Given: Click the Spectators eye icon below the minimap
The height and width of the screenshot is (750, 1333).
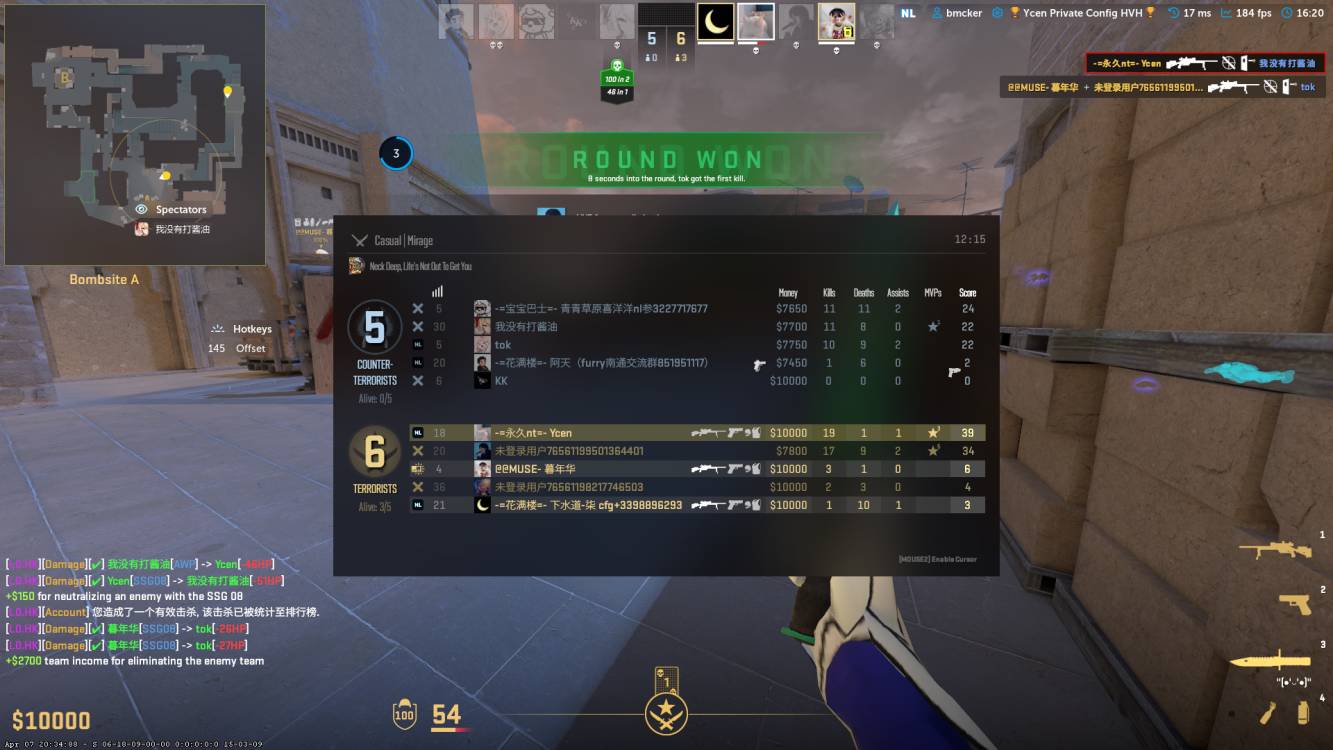Looking at the screenshot, I should click(x=141, y=209).
